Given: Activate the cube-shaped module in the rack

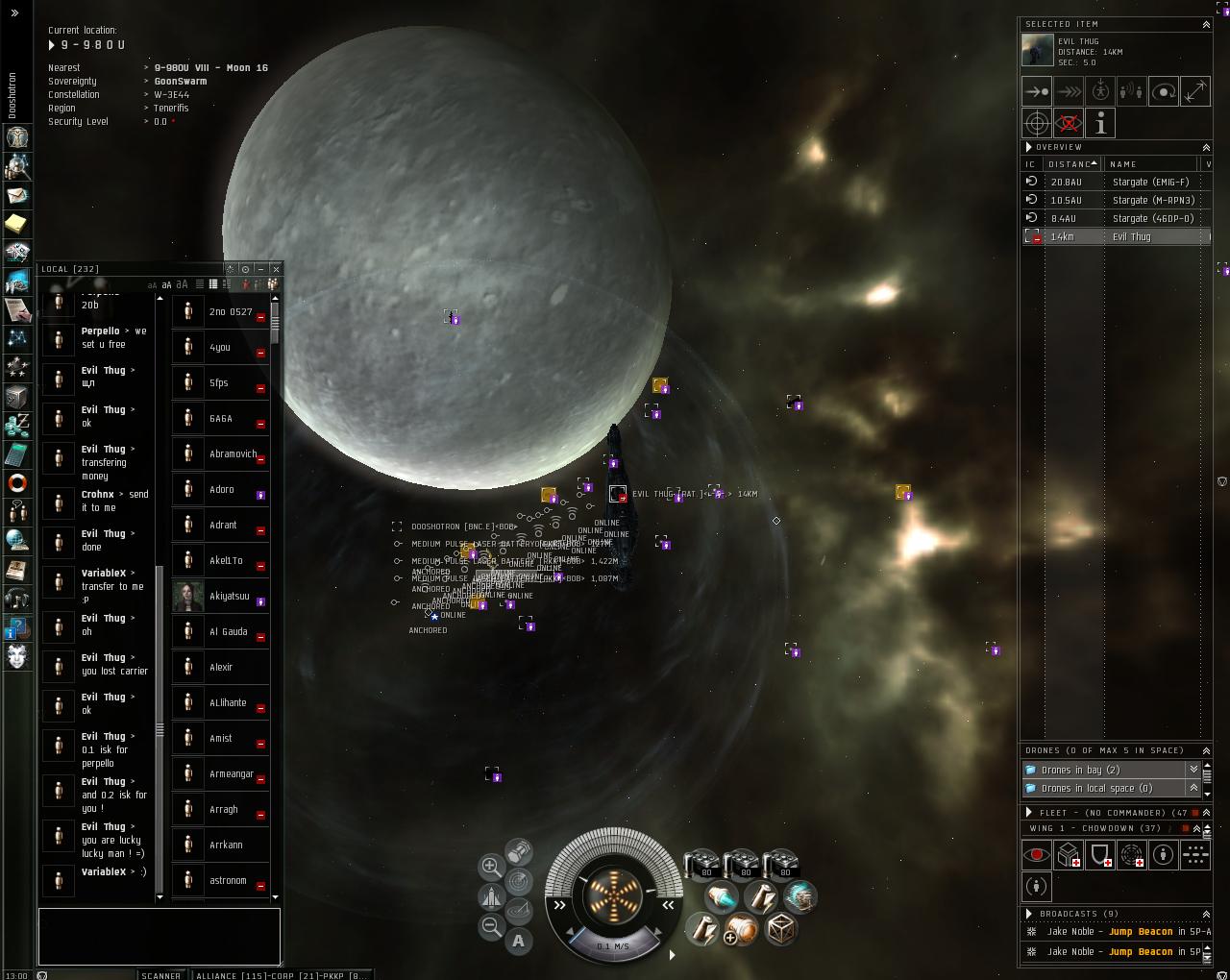Looking at the screenshot, I should [x=780, y=928].
